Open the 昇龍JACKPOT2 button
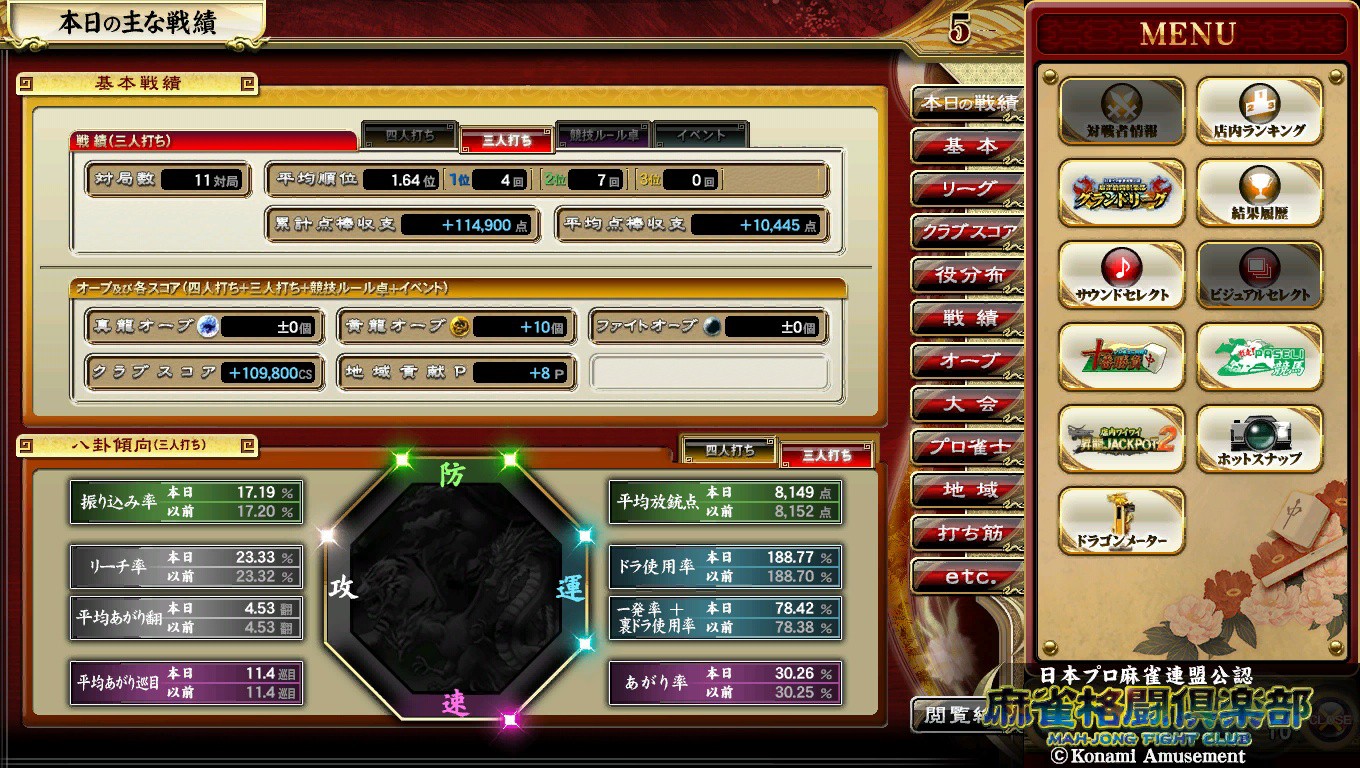 click(1121, 439)
